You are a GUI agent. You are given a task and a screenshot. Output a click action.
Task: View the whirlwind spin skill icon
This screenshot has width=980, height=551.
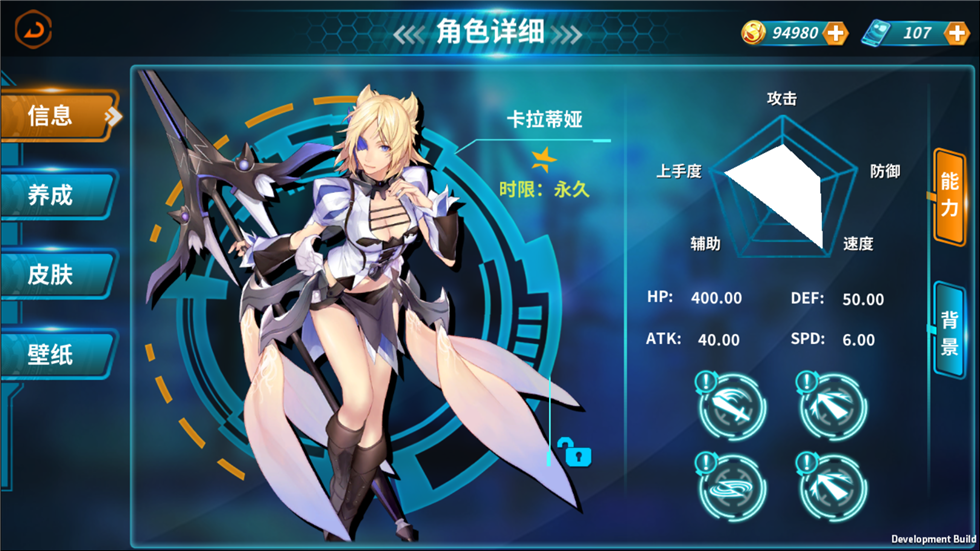(x=732, y=485)
